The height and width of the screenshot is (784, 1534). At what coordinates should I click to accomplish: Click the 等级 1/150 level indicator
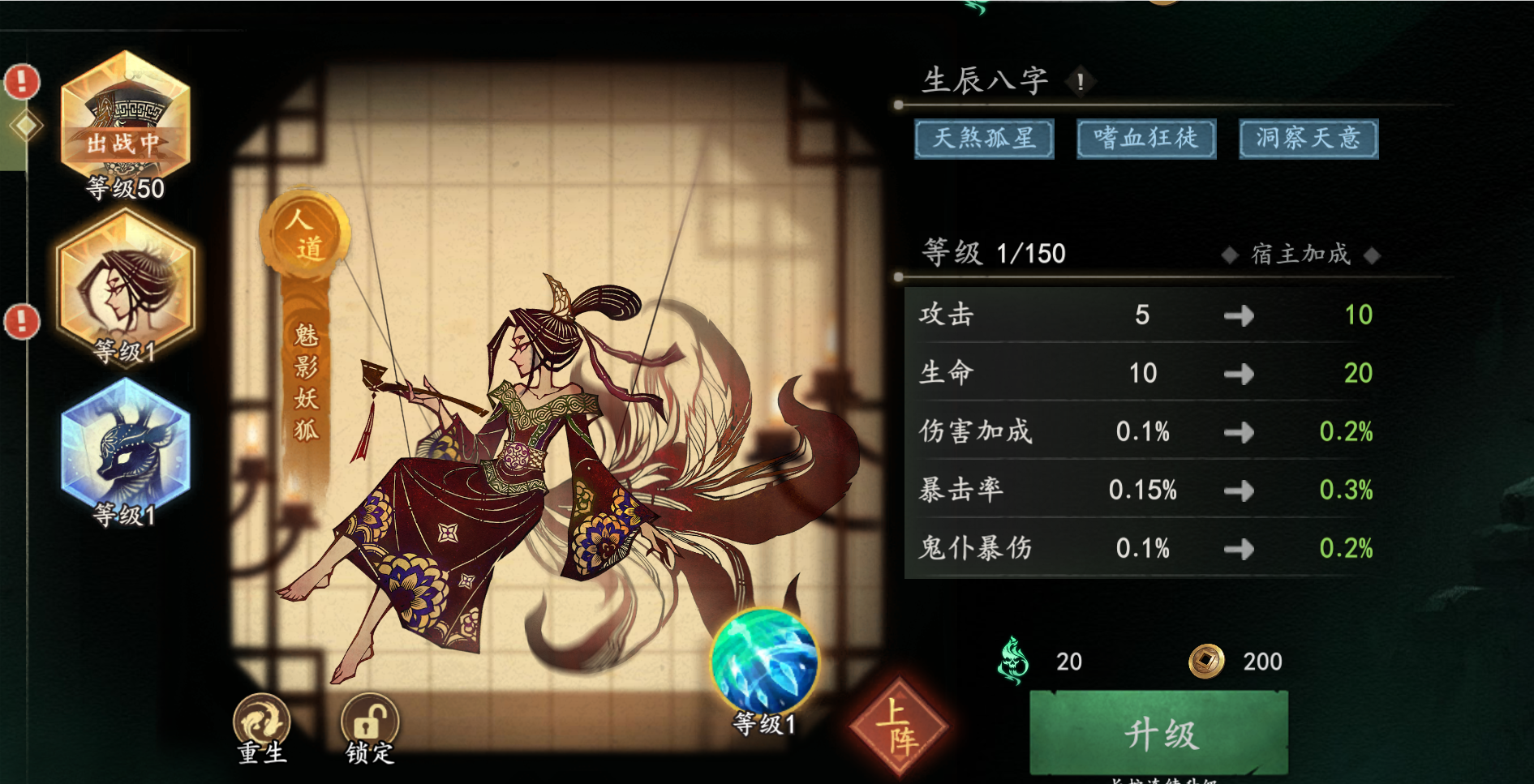[994, 253]
